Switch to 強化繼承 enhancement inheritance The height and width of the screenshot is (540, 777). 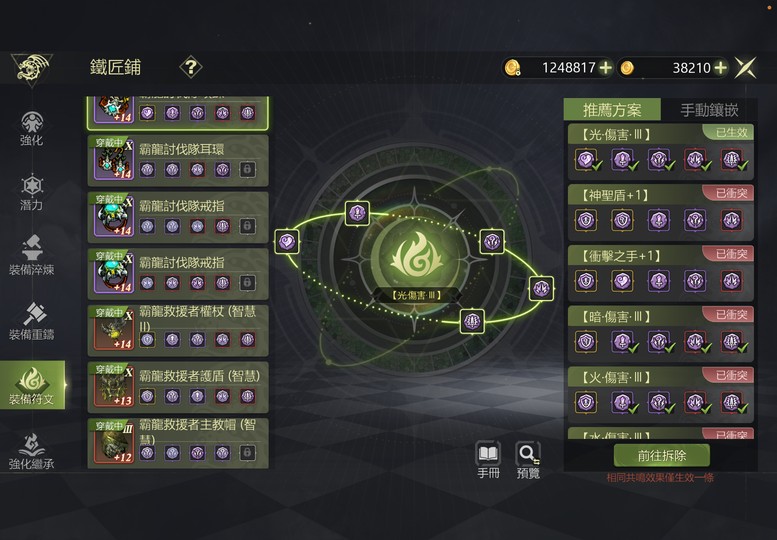(x=32, y=451)
